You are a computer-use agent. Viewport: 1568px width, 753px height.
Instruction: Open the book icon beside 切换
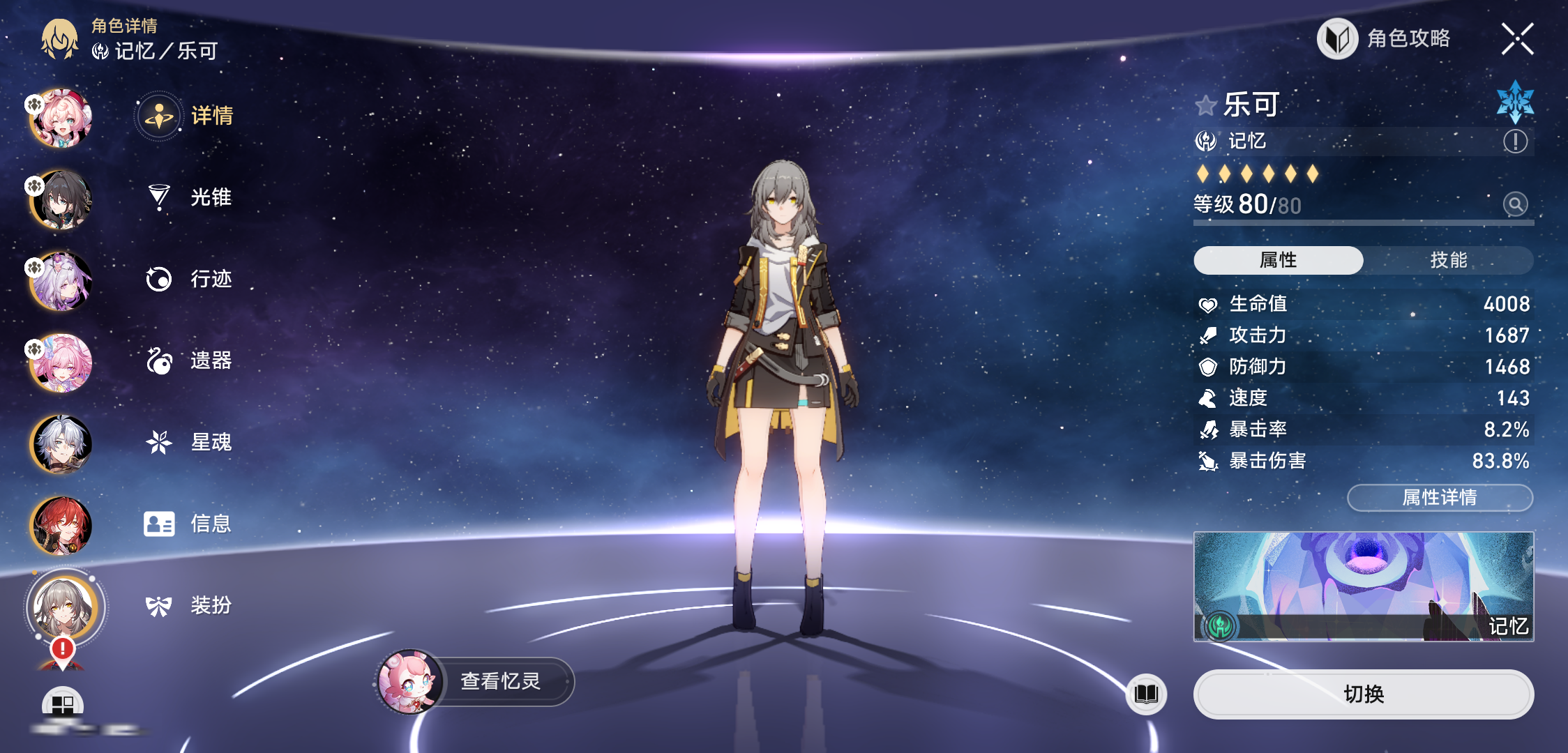coord(1146,694)
